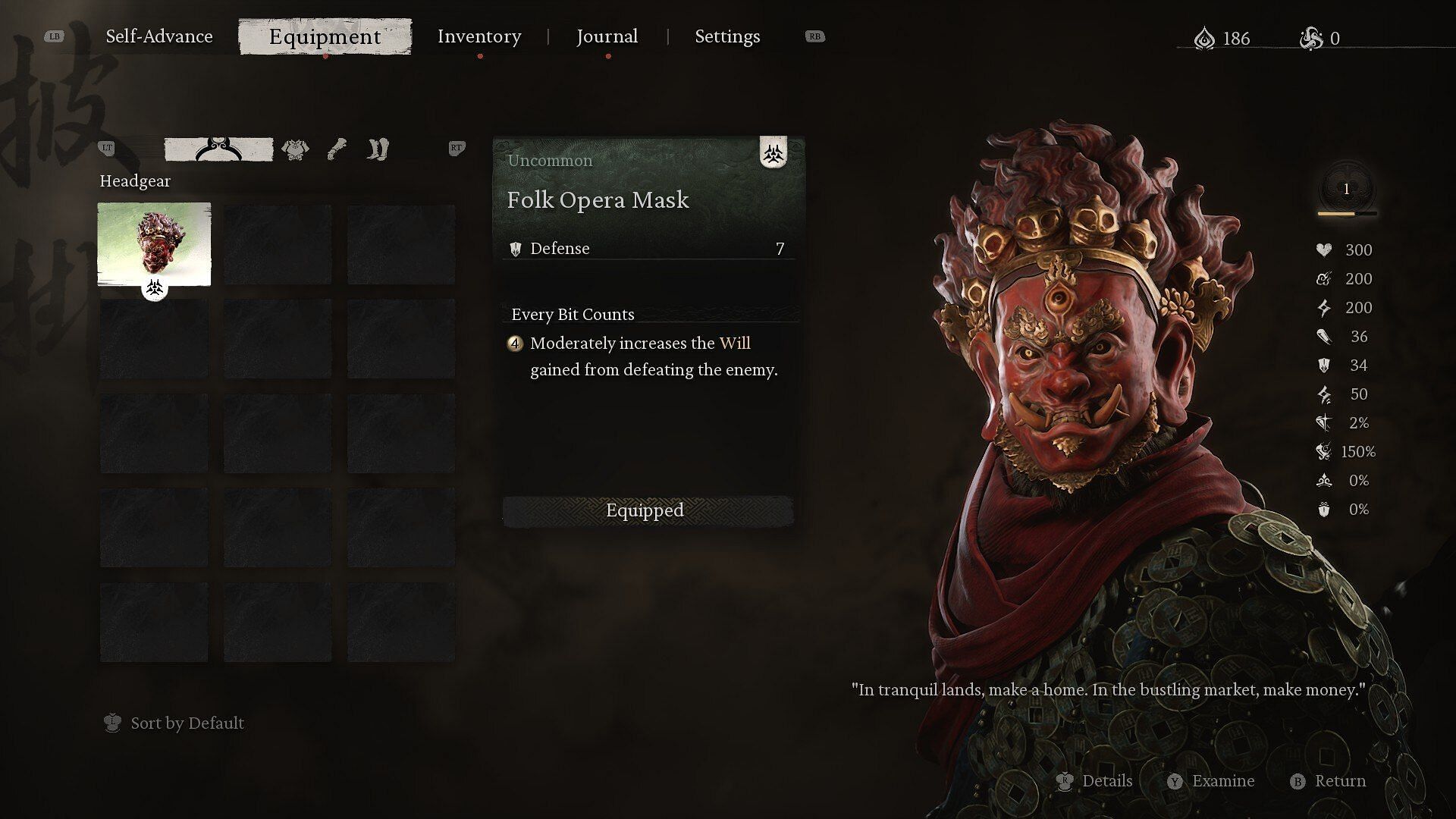
Task: Switch to the Inventory tab
Action: pos(479,36)
